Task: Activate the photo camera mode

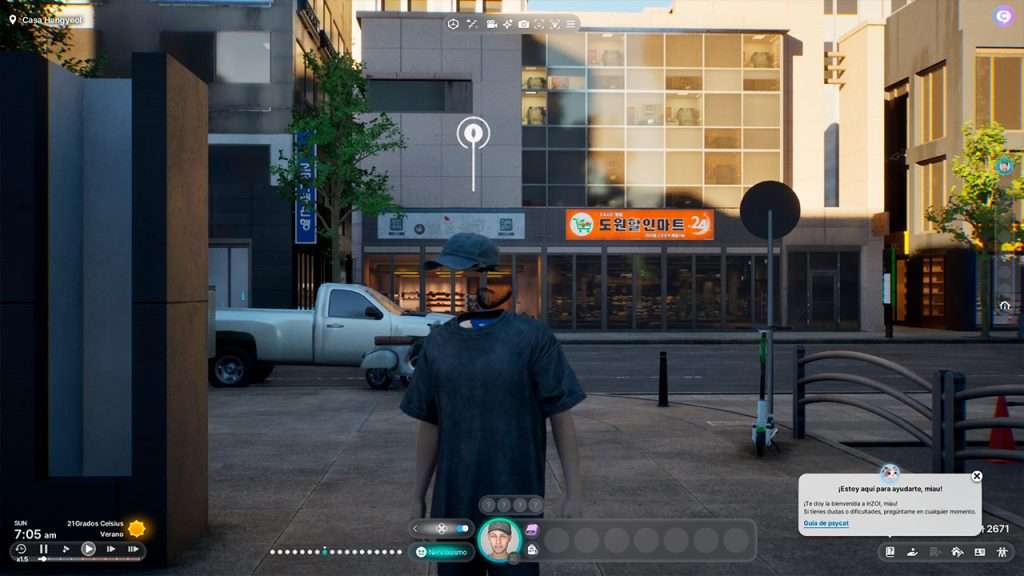Action: point(523,24)
